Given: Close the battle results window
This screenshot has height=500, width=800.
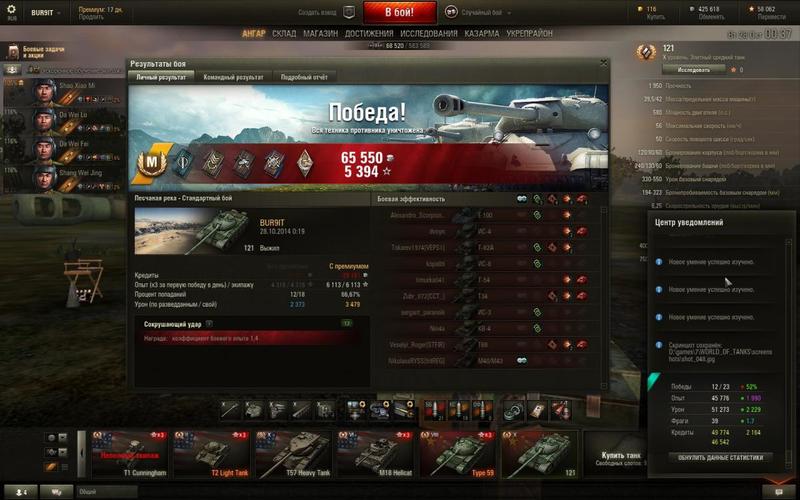Looking at the screenshot, I should click(603, 63).
